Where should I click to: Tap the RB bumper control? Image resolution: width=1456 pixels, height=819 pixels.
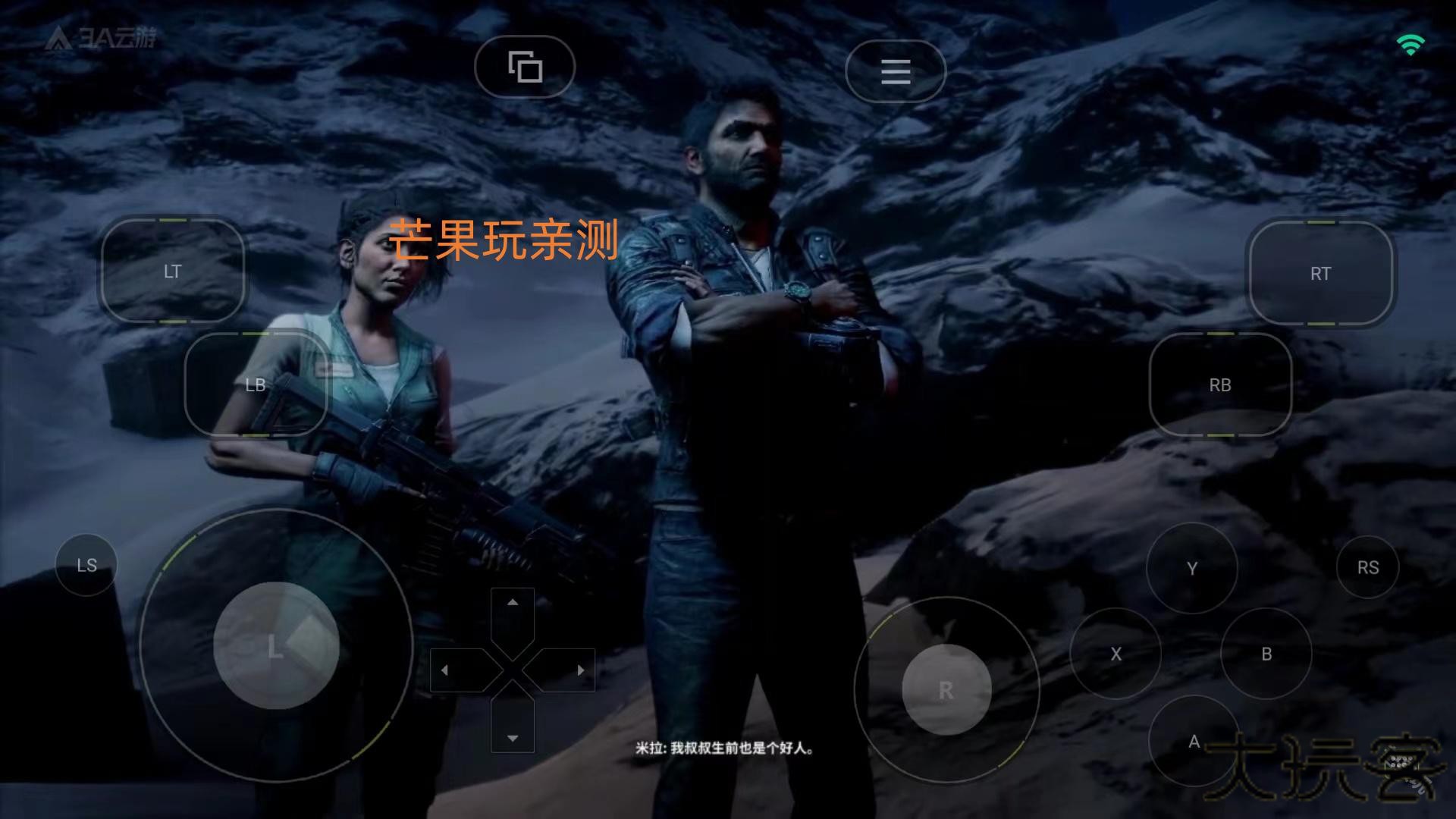point(1219,385)
